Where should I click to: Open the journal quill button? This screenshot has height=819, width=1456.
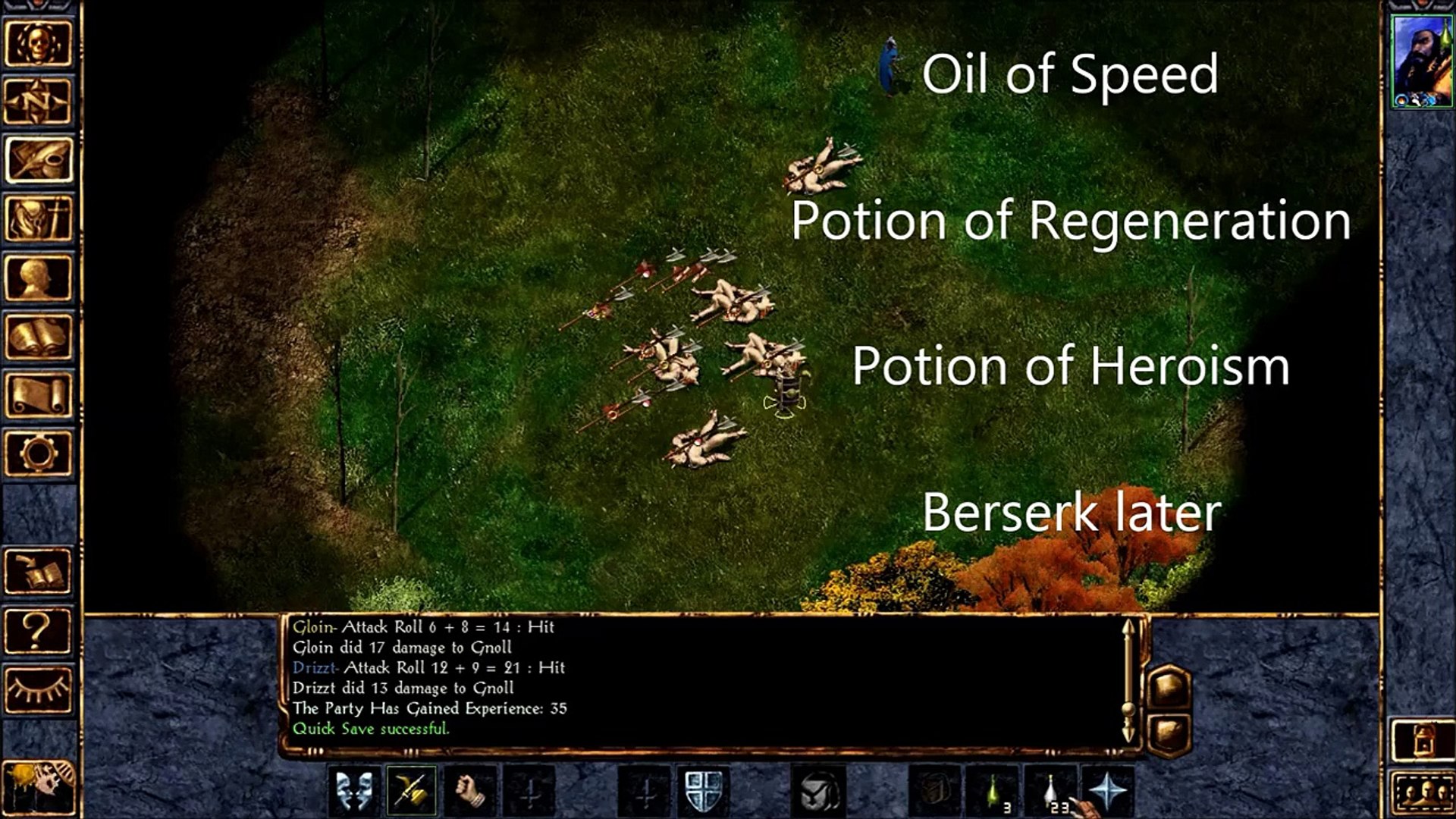[x=39, y=160]
